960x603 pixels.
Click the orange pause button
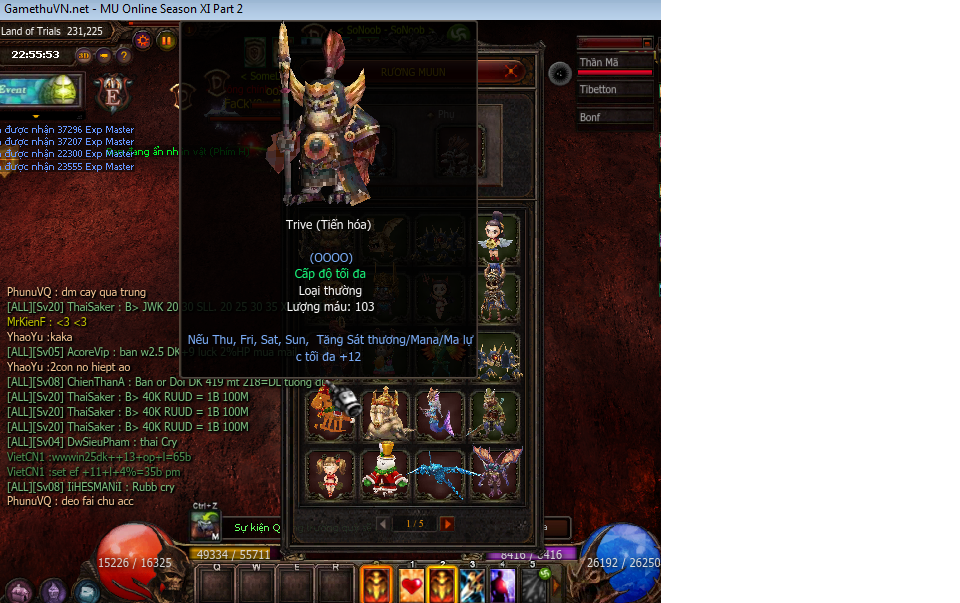[x=166, y=40]
